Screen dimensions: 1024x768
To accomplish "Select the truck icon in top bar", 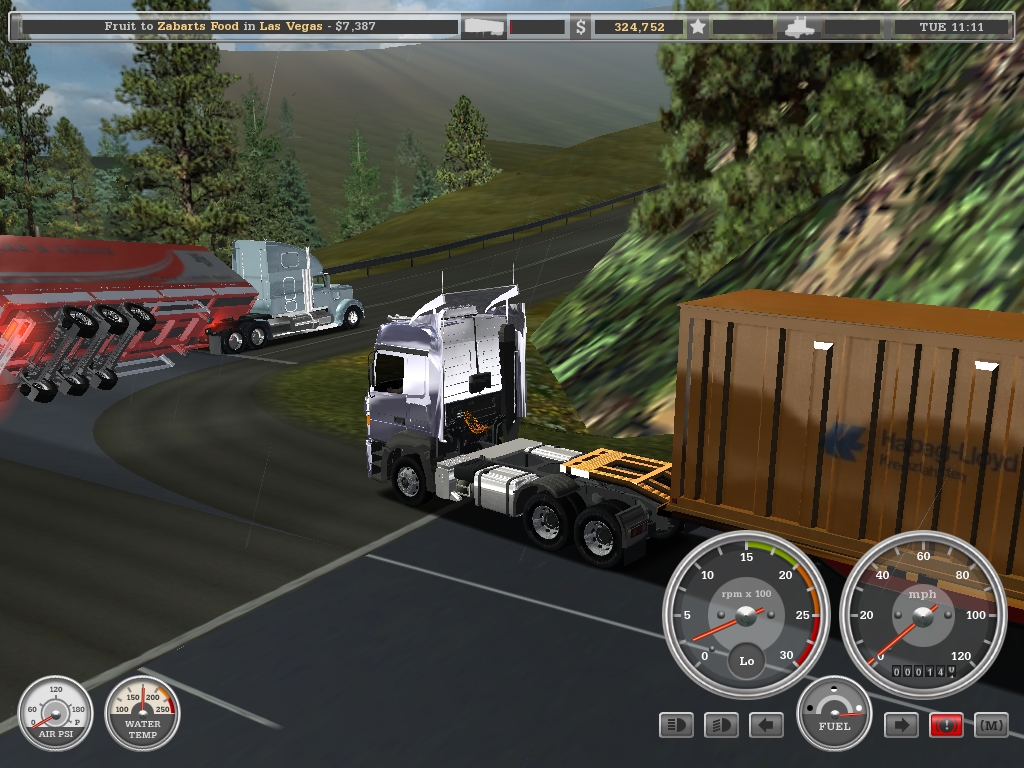I will pyautogui.click(x=800, y=27).
